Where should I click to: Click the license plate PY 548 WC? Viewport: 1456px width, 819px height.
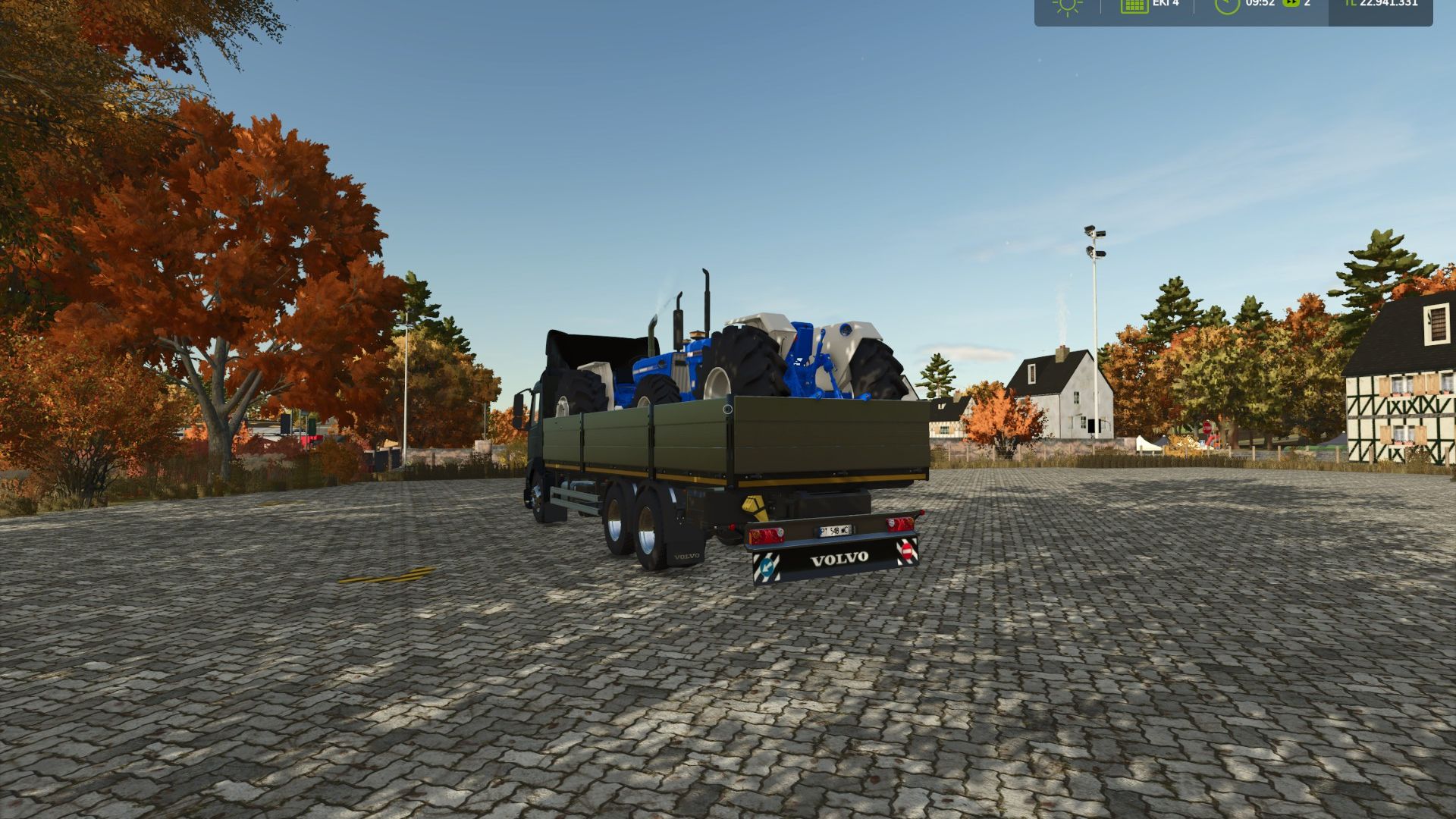836,531
